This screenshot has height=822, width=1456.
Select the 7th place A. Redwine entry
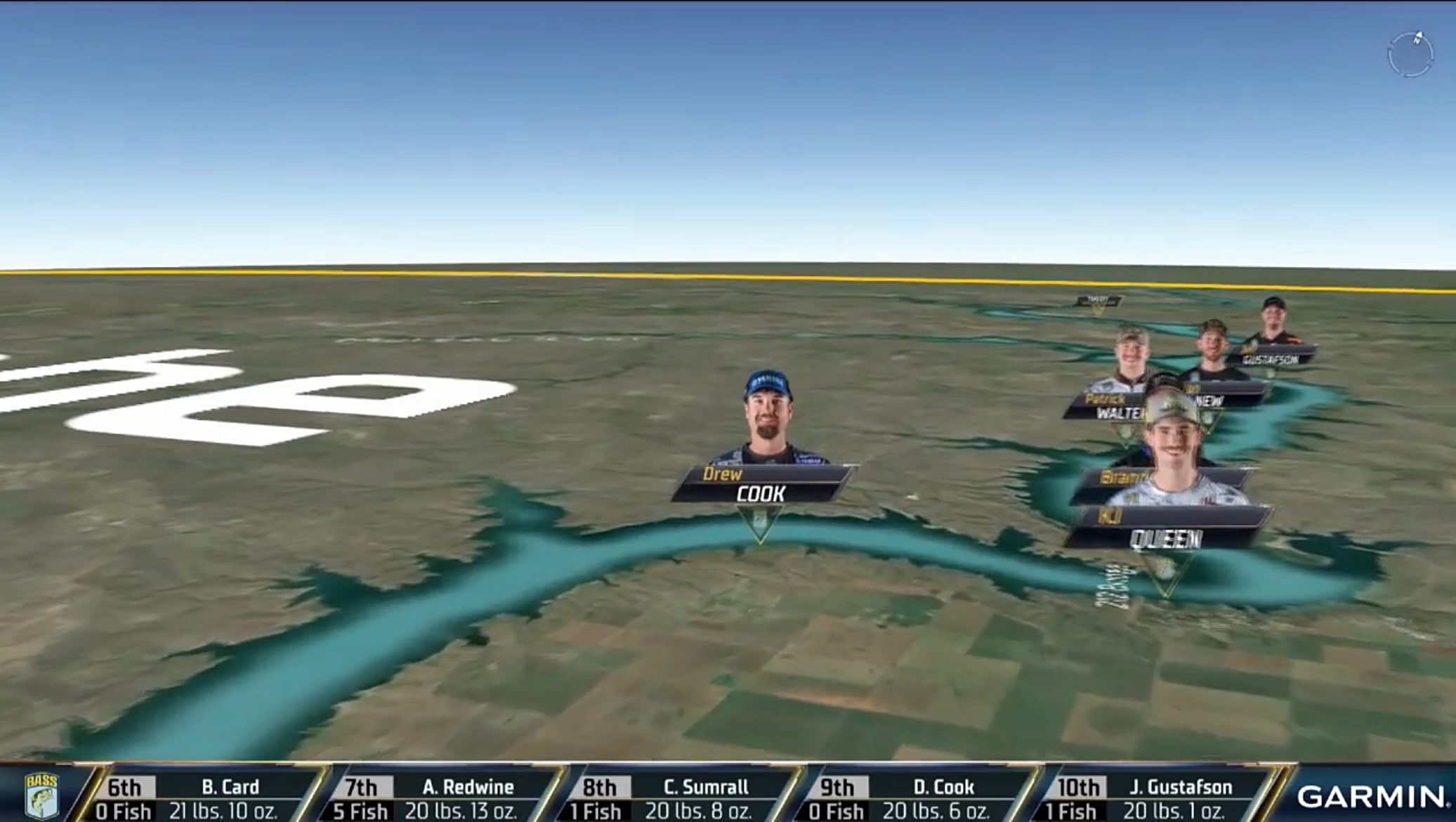pyautogui.click(x=442, y=798)
